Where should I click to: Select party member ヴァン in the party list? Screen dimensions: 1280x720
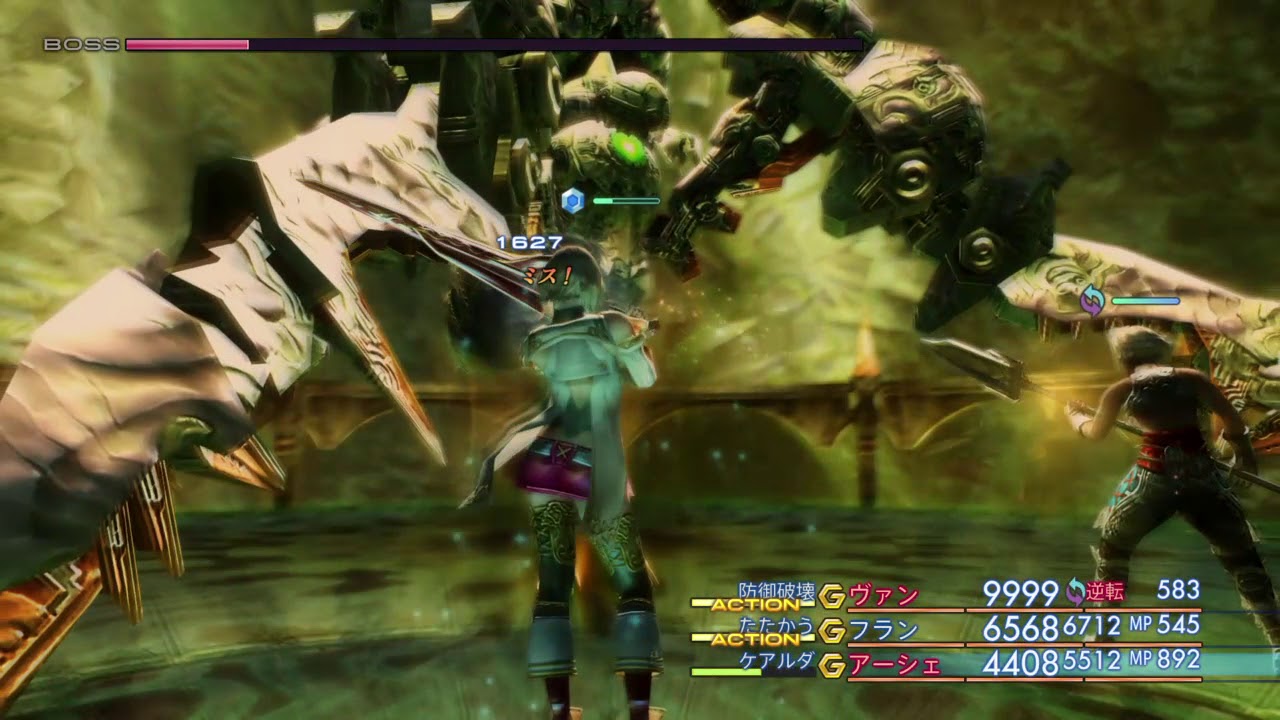pyautogui.click(x=884, y=596)
